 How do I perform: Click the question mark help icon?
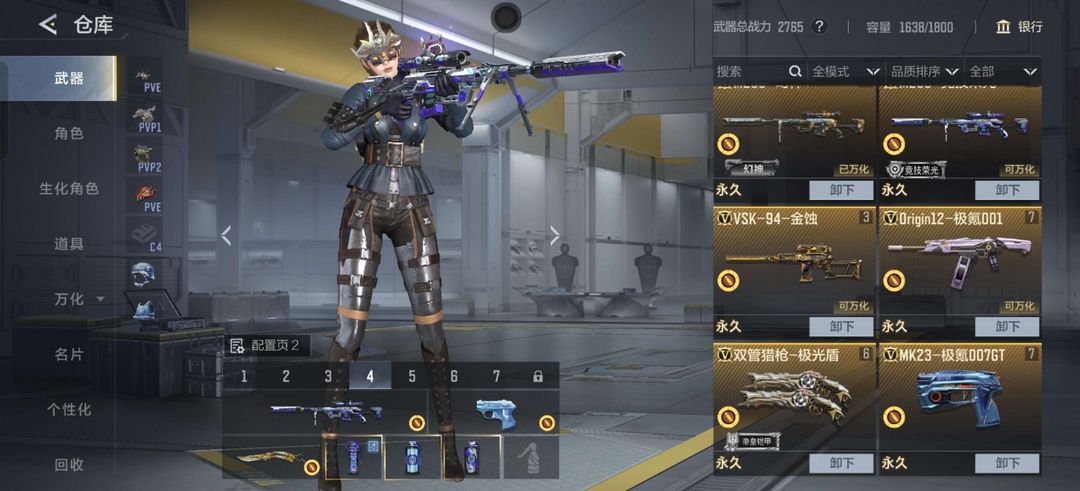coord(819,27)
